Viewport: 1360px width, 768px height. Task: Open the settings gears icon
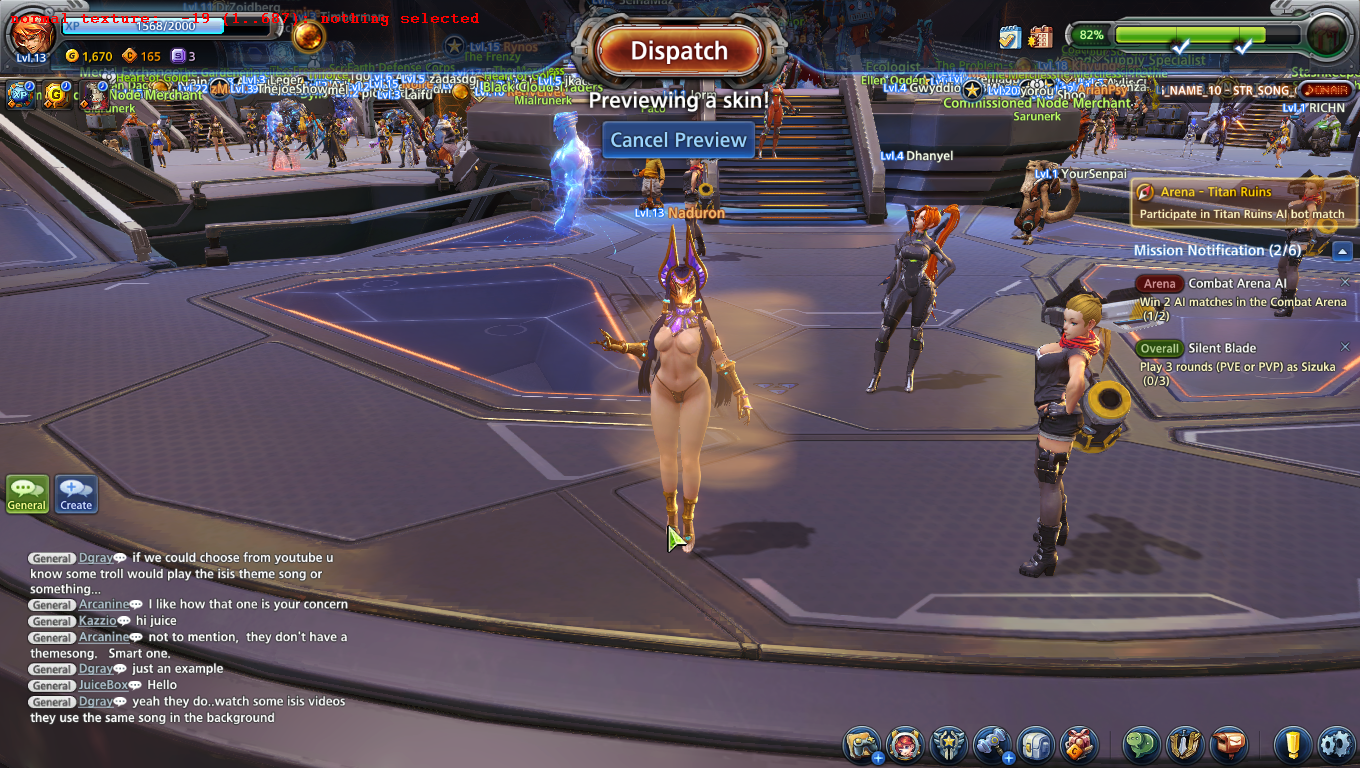[x=1336, y=745]
